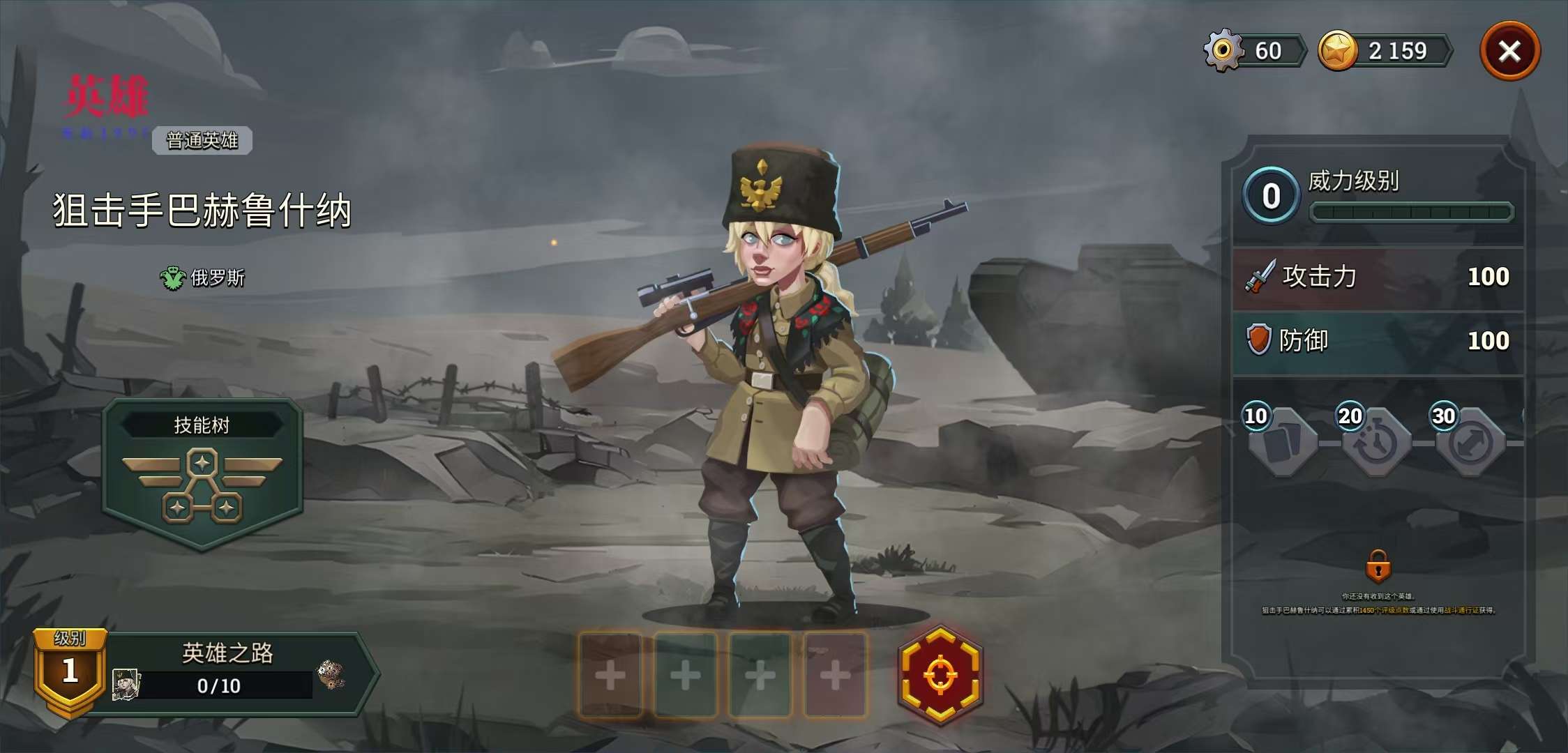
Task: Tap the red crosshair hexagon ability
Action: coord(940,675)
